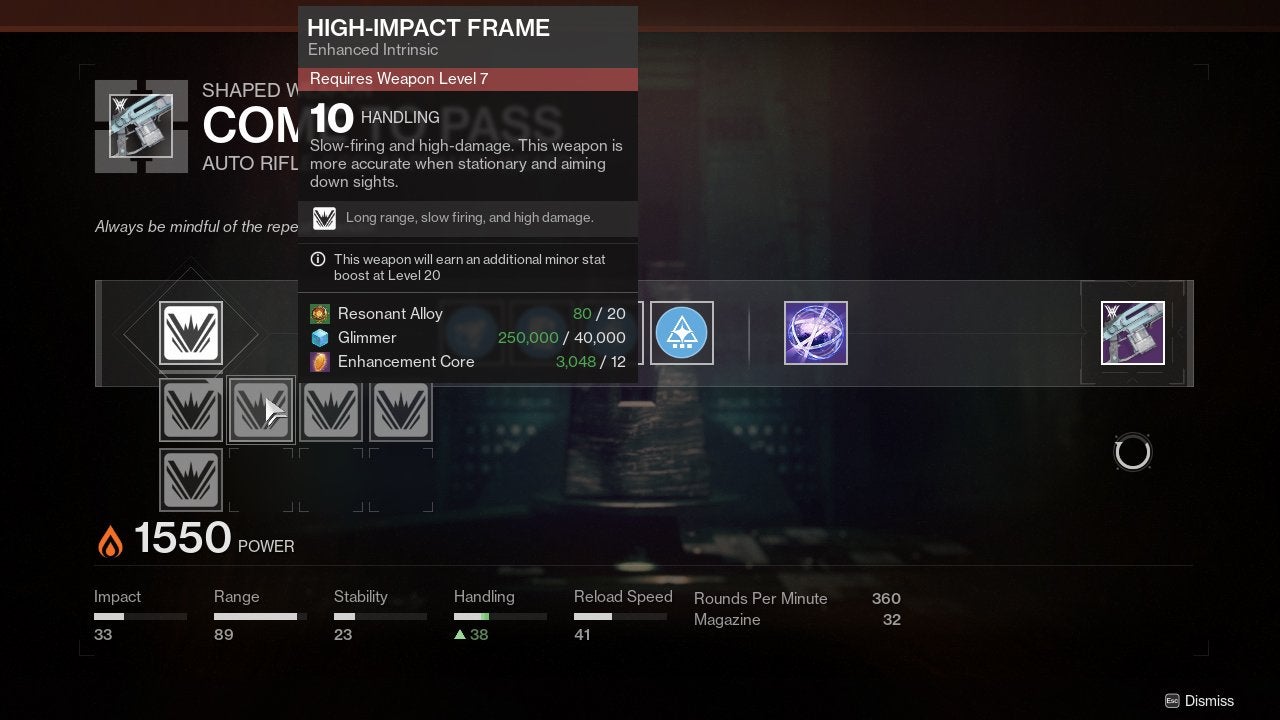Select the equipped High-Impact Frame intrinsic
Viewport: 1280px width, 720px height.
click(x=190, y=334)
